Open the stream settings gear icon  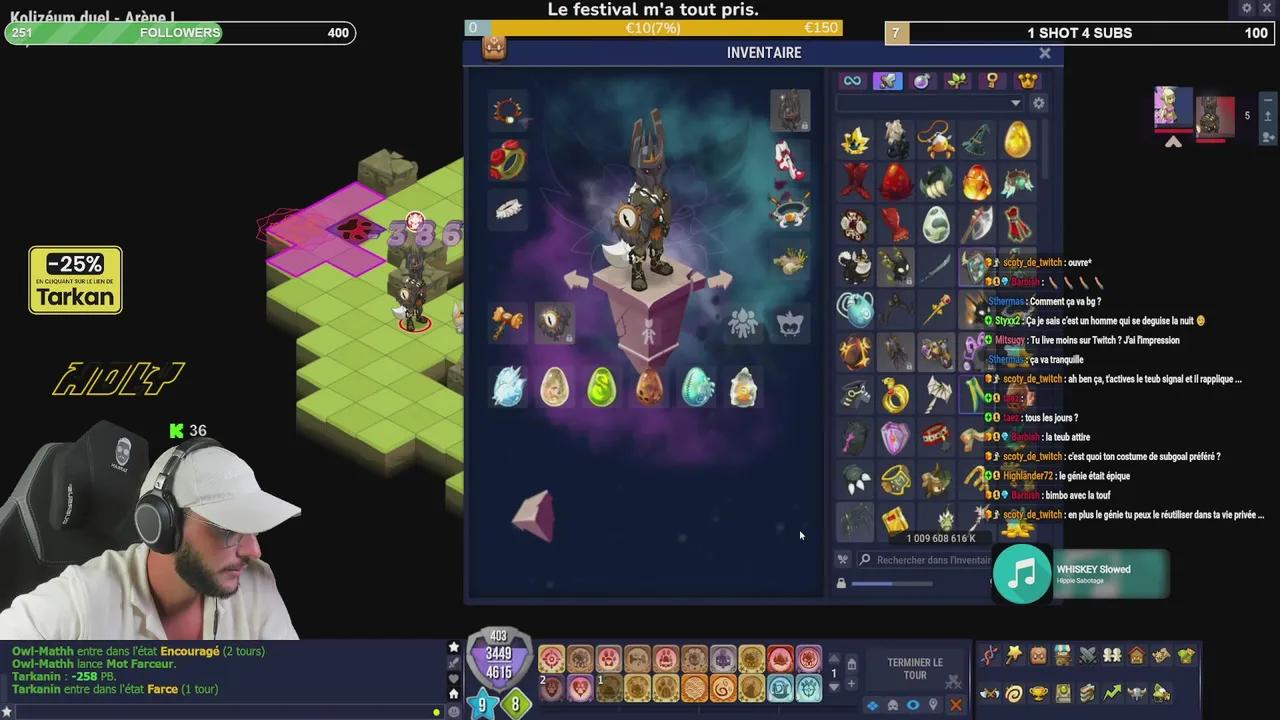pos(1246,9)
